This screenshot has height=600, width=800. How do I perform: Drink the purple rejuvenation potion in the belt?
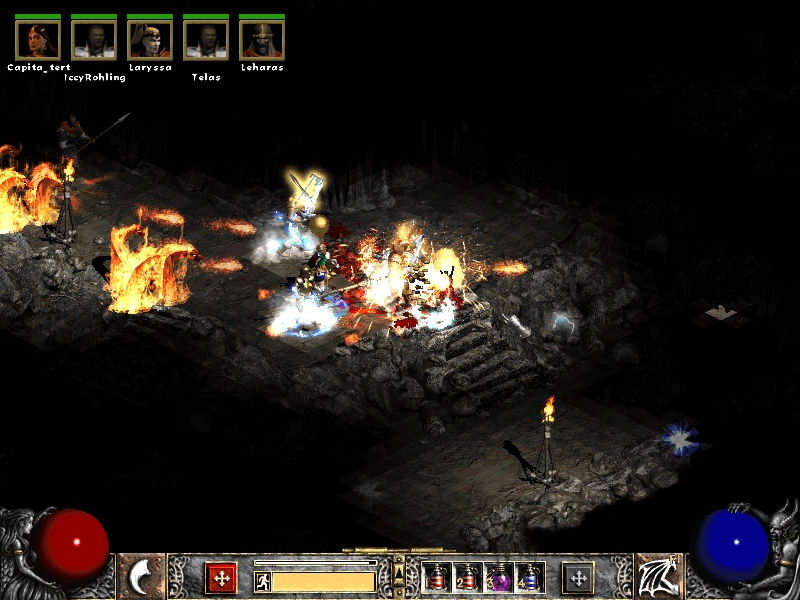pyautogui.click(x=499, y=578)
